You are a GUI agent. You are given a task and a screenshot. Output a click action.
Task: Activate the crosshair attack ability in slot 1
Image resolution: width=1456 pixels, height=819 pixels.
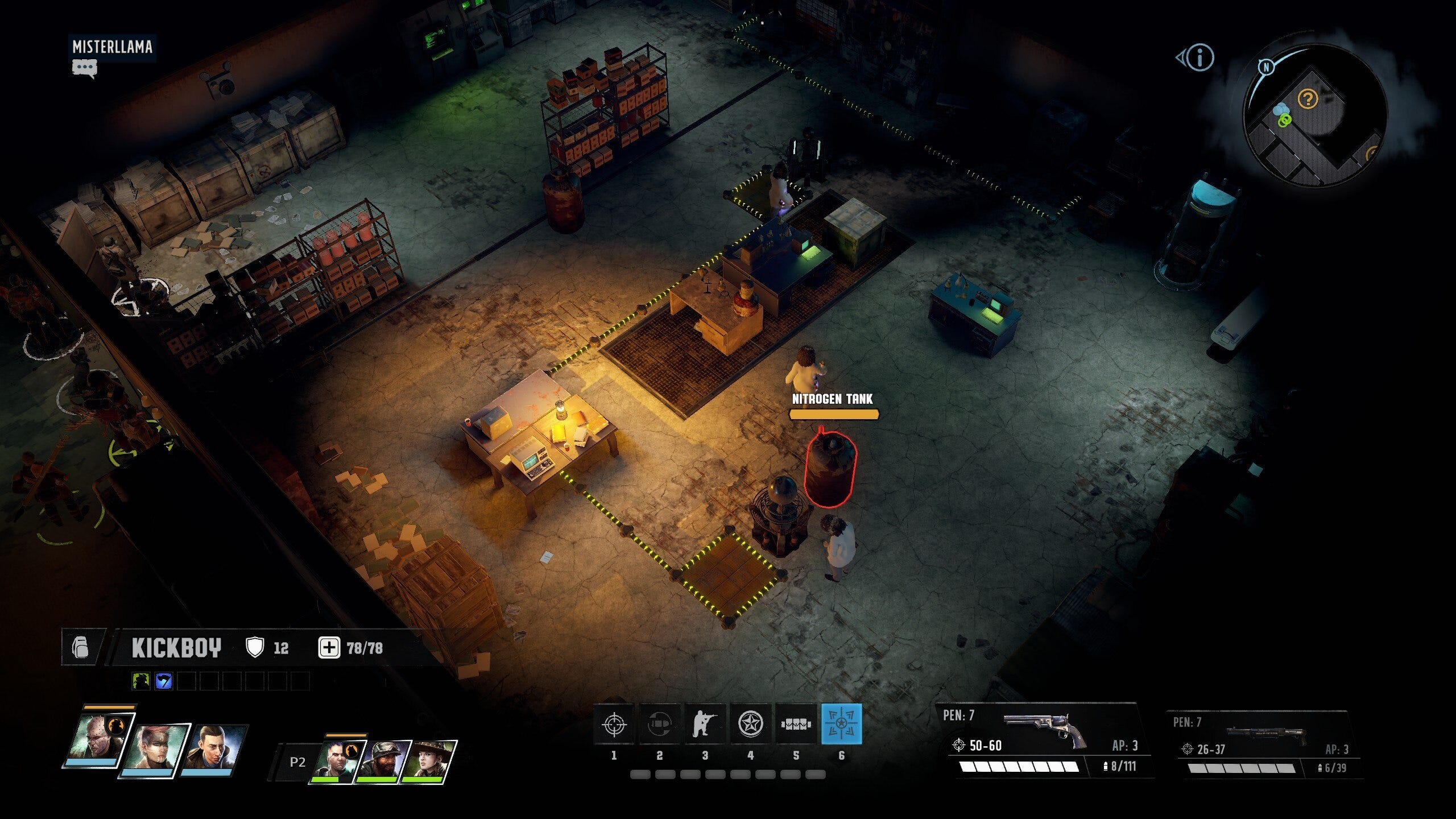tap(614, 724)
